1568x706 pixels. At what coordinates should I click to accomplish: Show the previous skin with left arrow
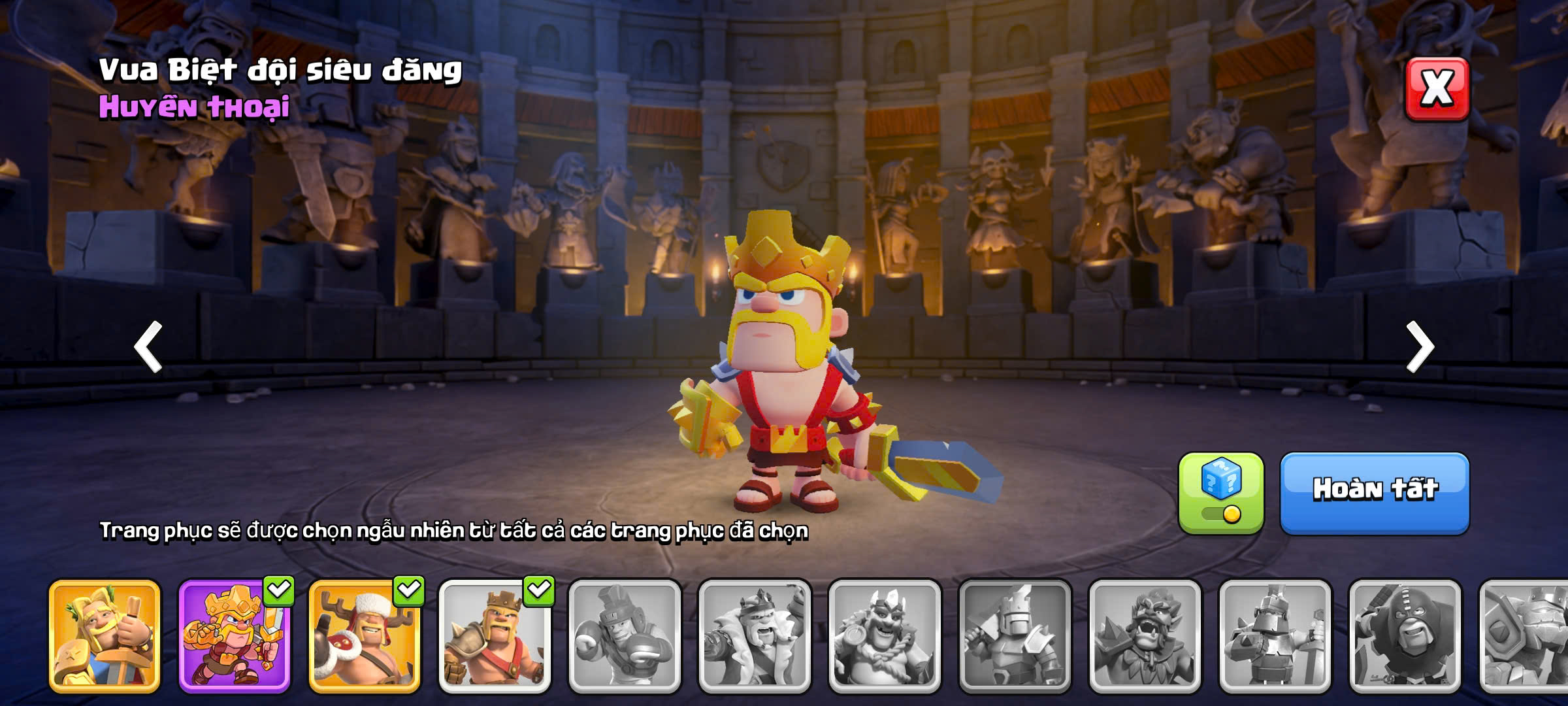148,346
